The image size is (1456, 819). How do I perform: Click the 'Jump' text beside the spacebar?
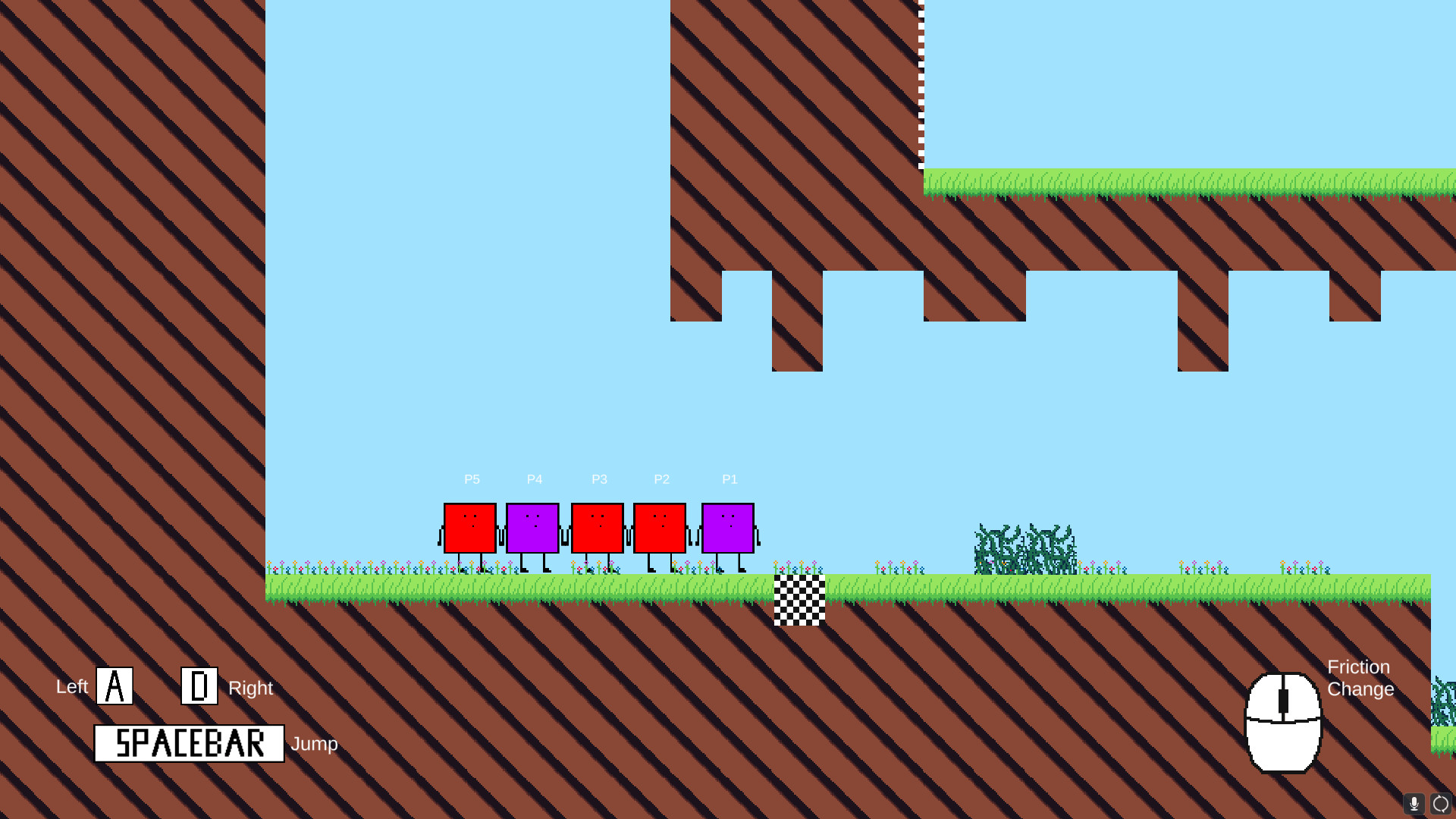pyautogui.click(x=315, y=744)
